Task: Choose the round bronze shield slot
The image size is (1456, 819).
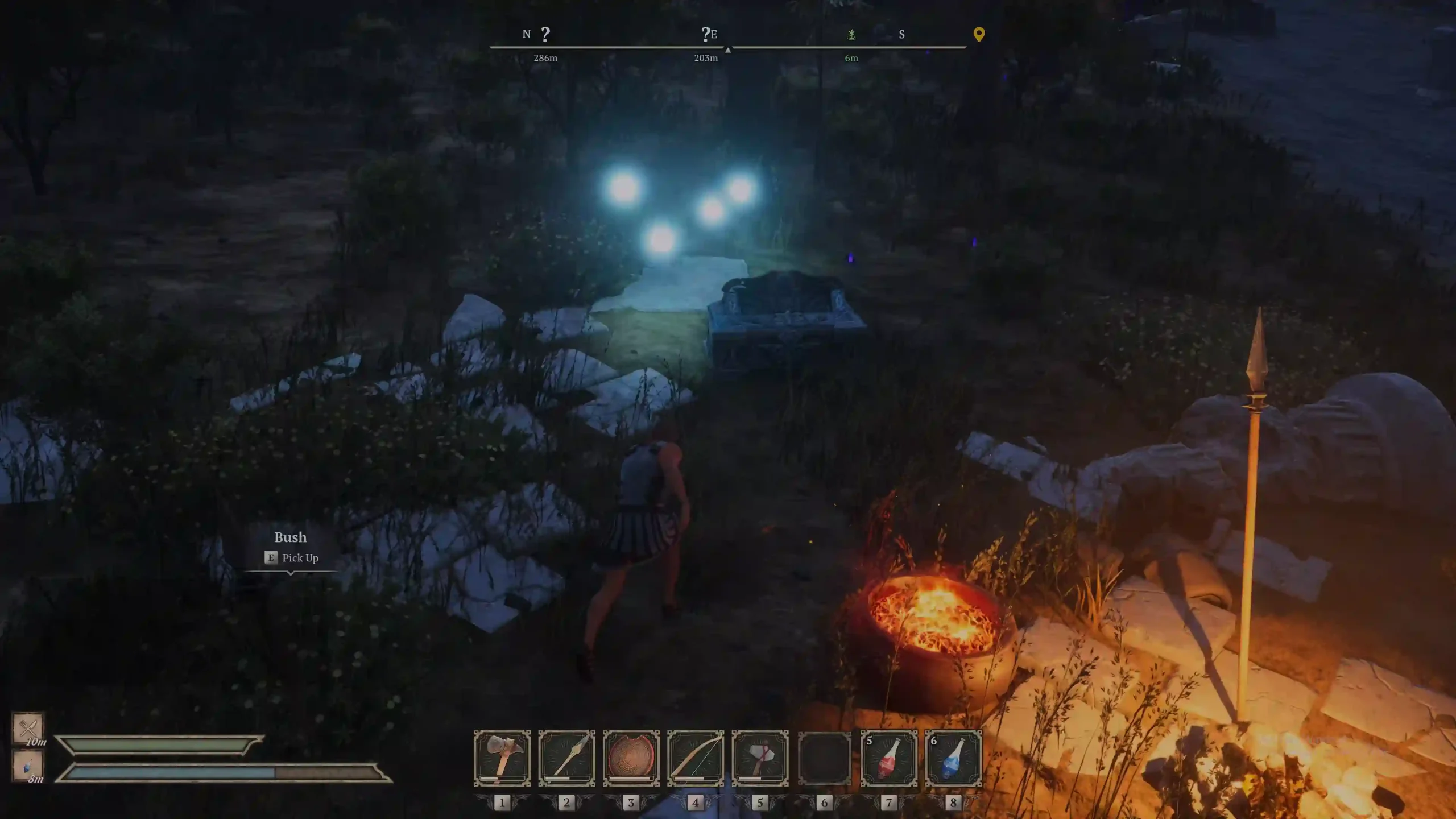Action: 631,758
